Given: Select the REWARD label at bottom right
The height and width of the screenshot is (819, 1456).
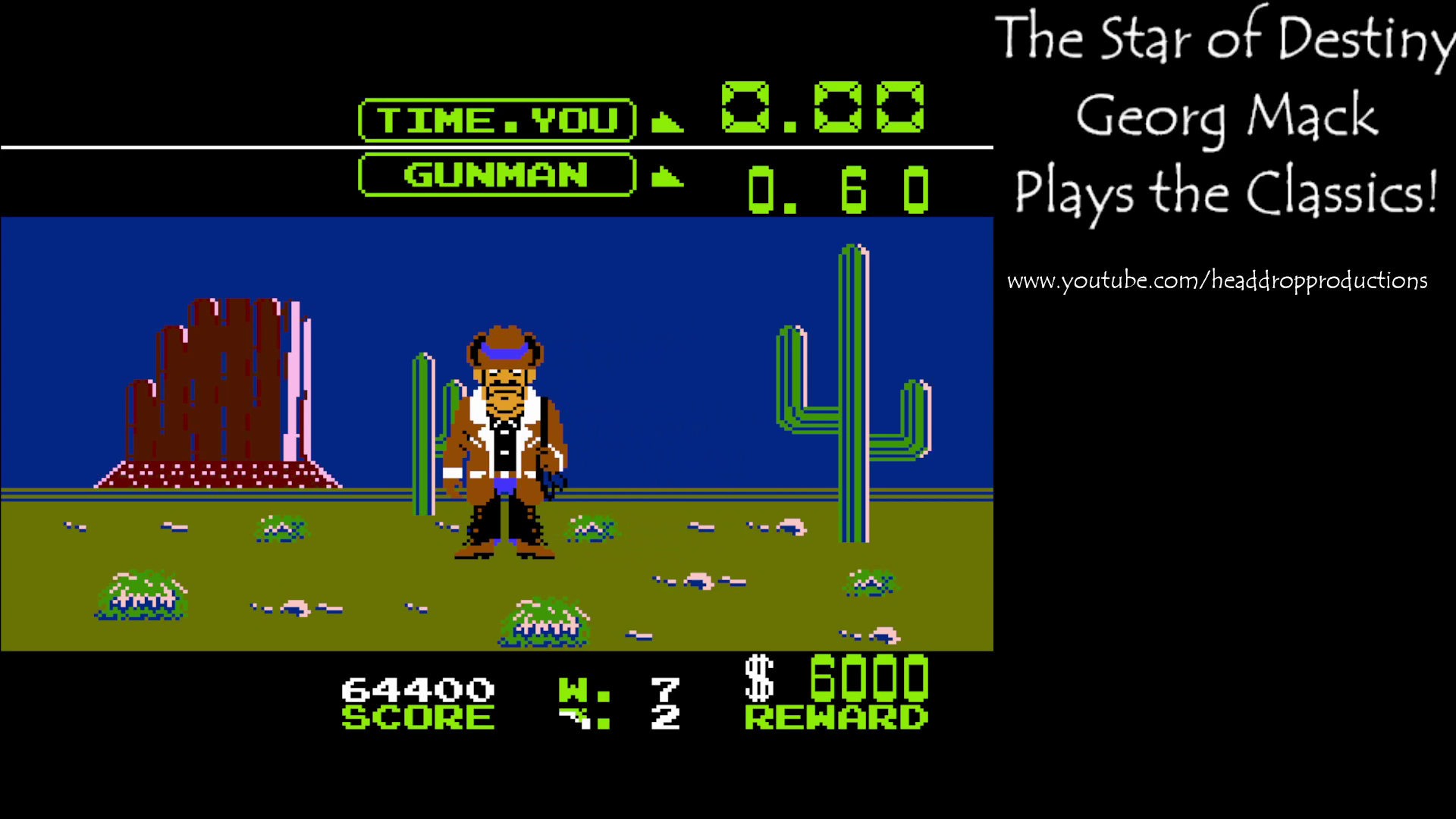Looking at the screenshot, I should pyautogui.click(x=838, y=715).
